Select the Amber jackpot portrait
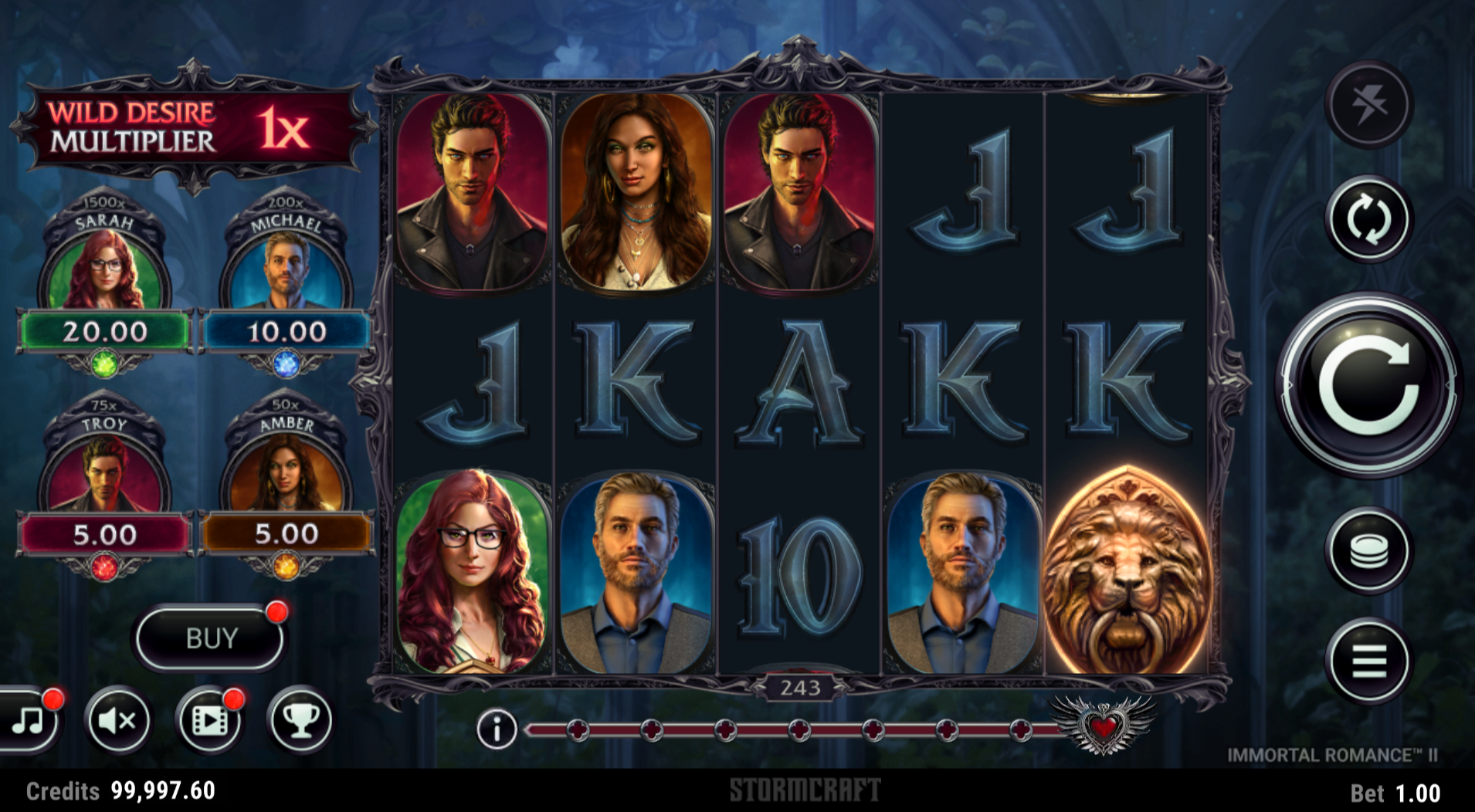The height and width of the screenshot is (812, 1475). pyautogui.click(x=287, y=472)
